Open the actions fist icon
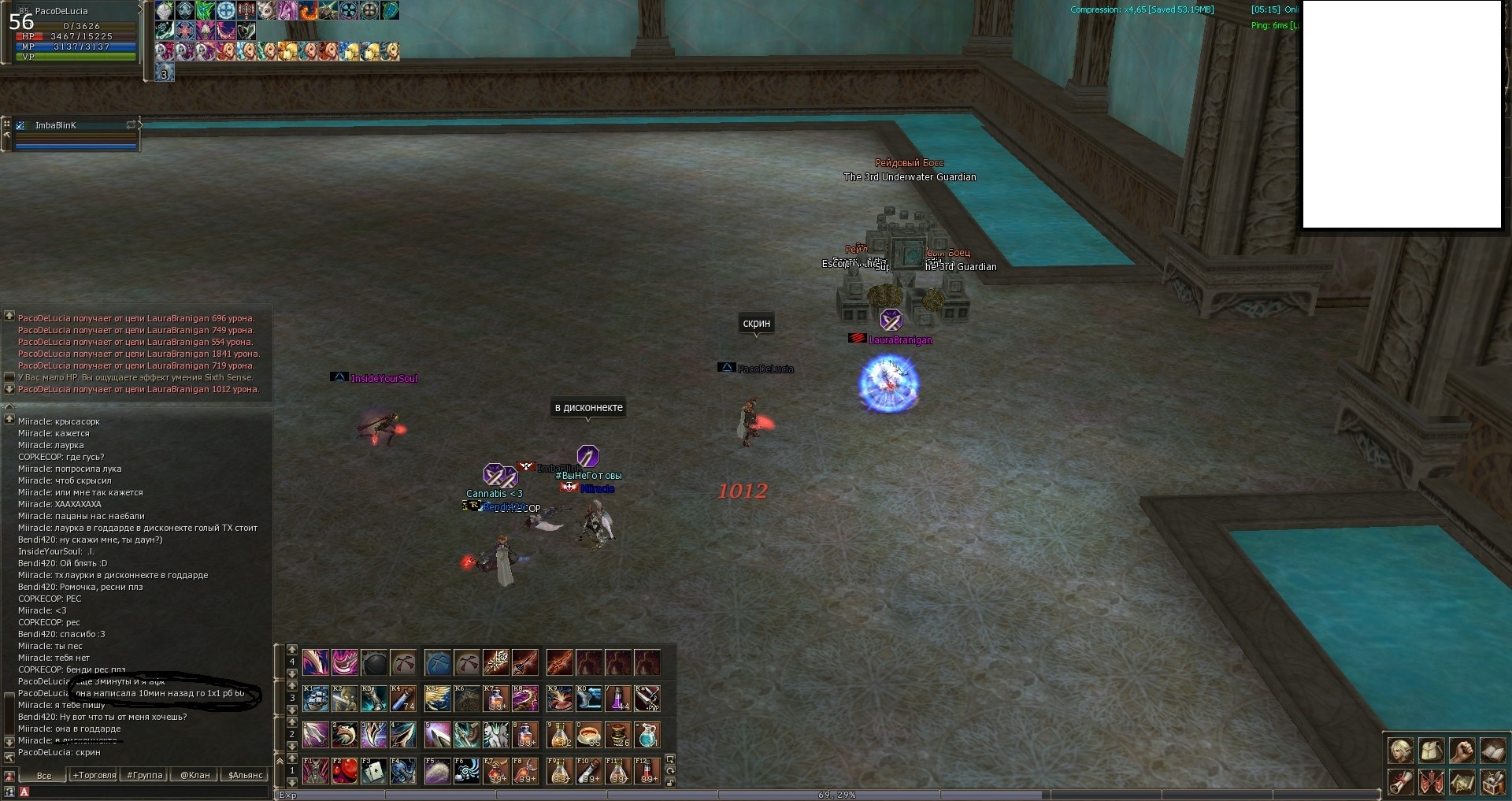The image size is (1512, 801). click(1462, 751)
